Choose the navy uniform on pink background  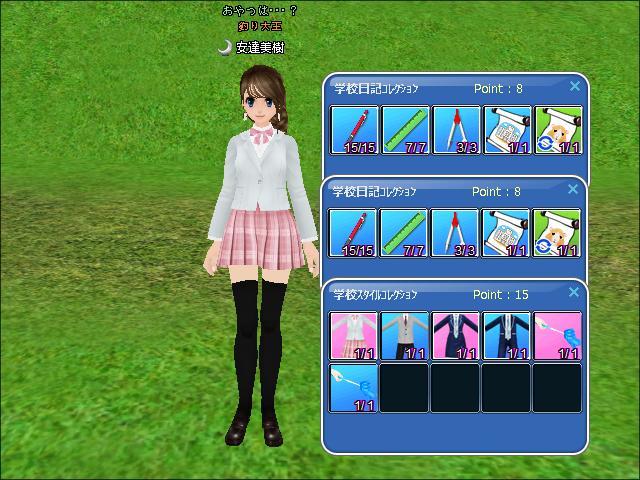click(x=455, y=335)
